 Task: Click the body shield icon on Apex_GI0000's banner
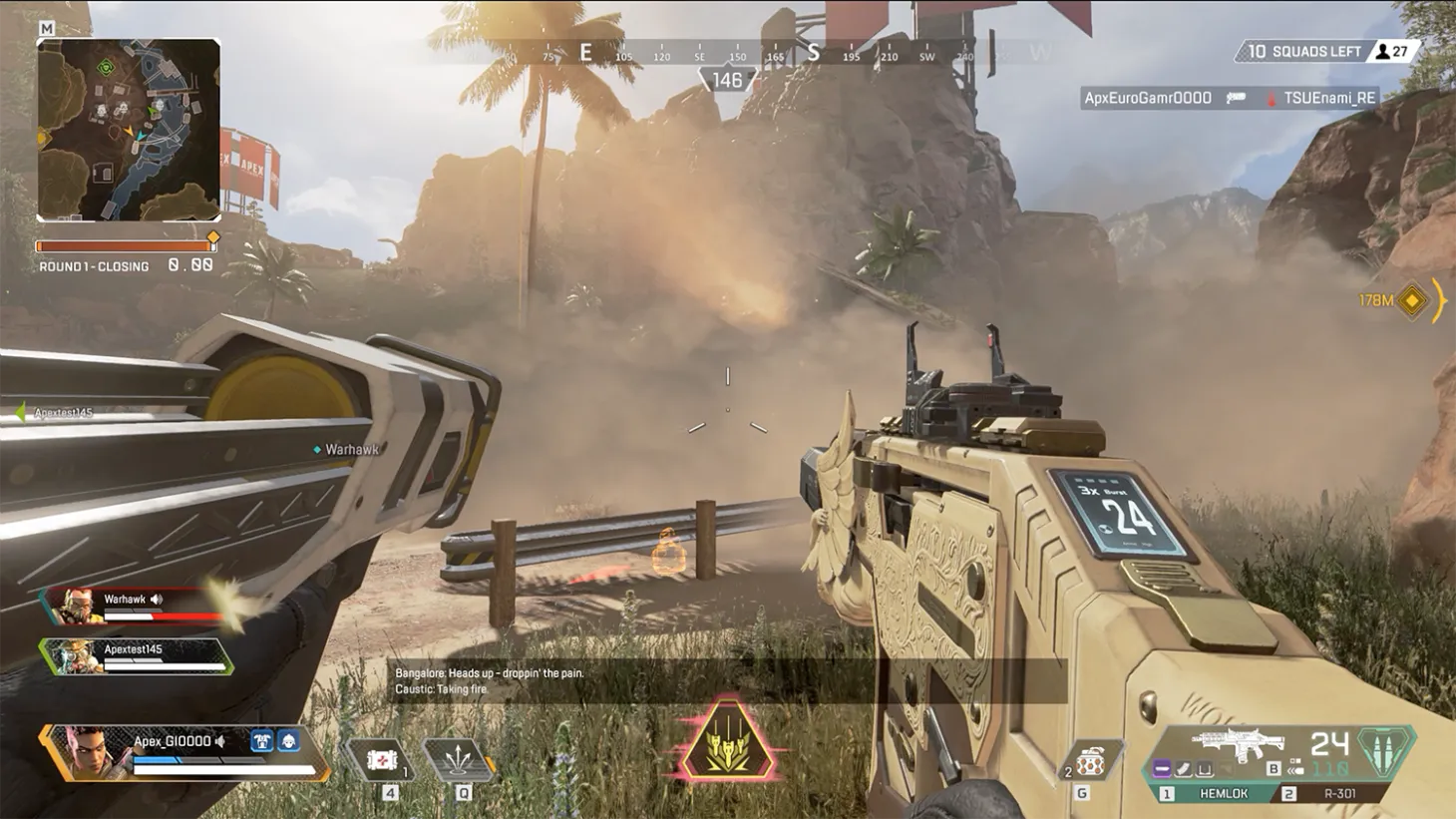point(263,740)
